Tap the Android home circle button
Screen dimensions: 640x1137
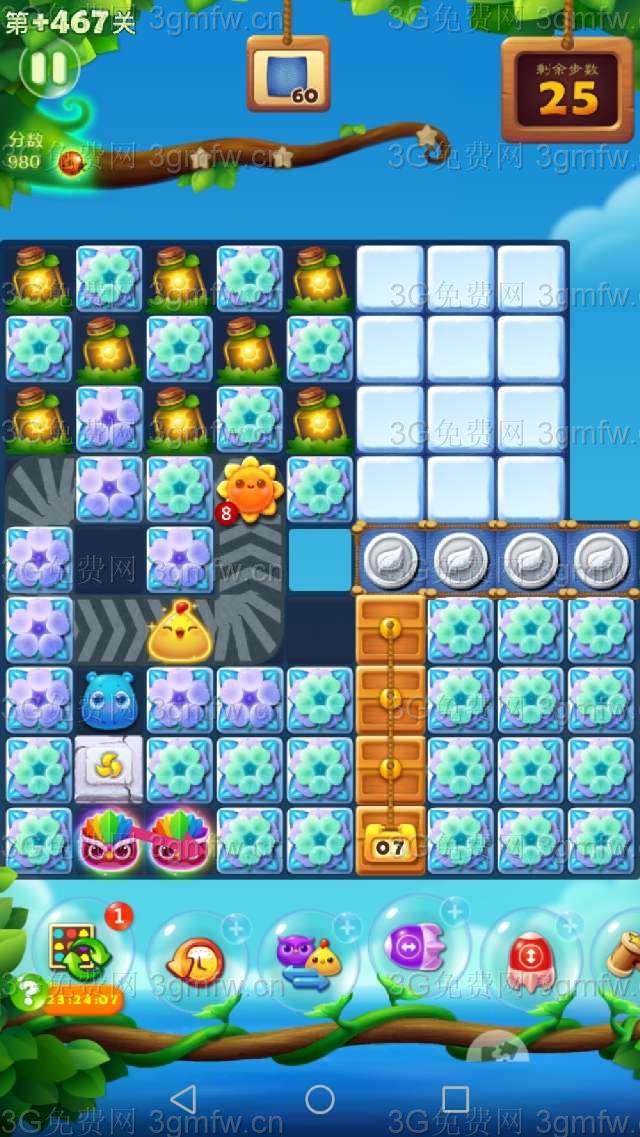[320, 1100]
